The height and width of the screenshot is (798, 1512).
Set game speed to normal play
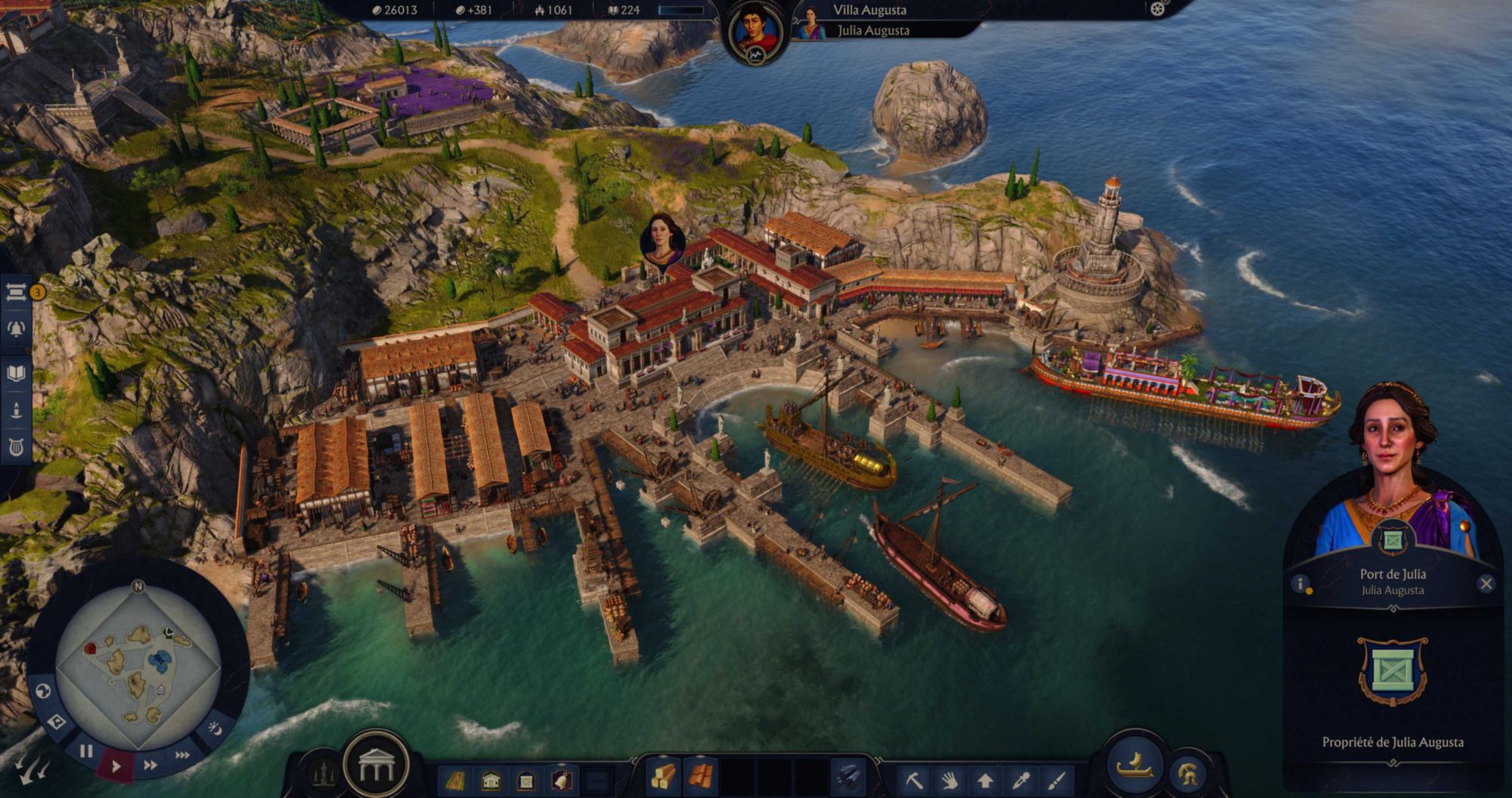coord(116,765)
